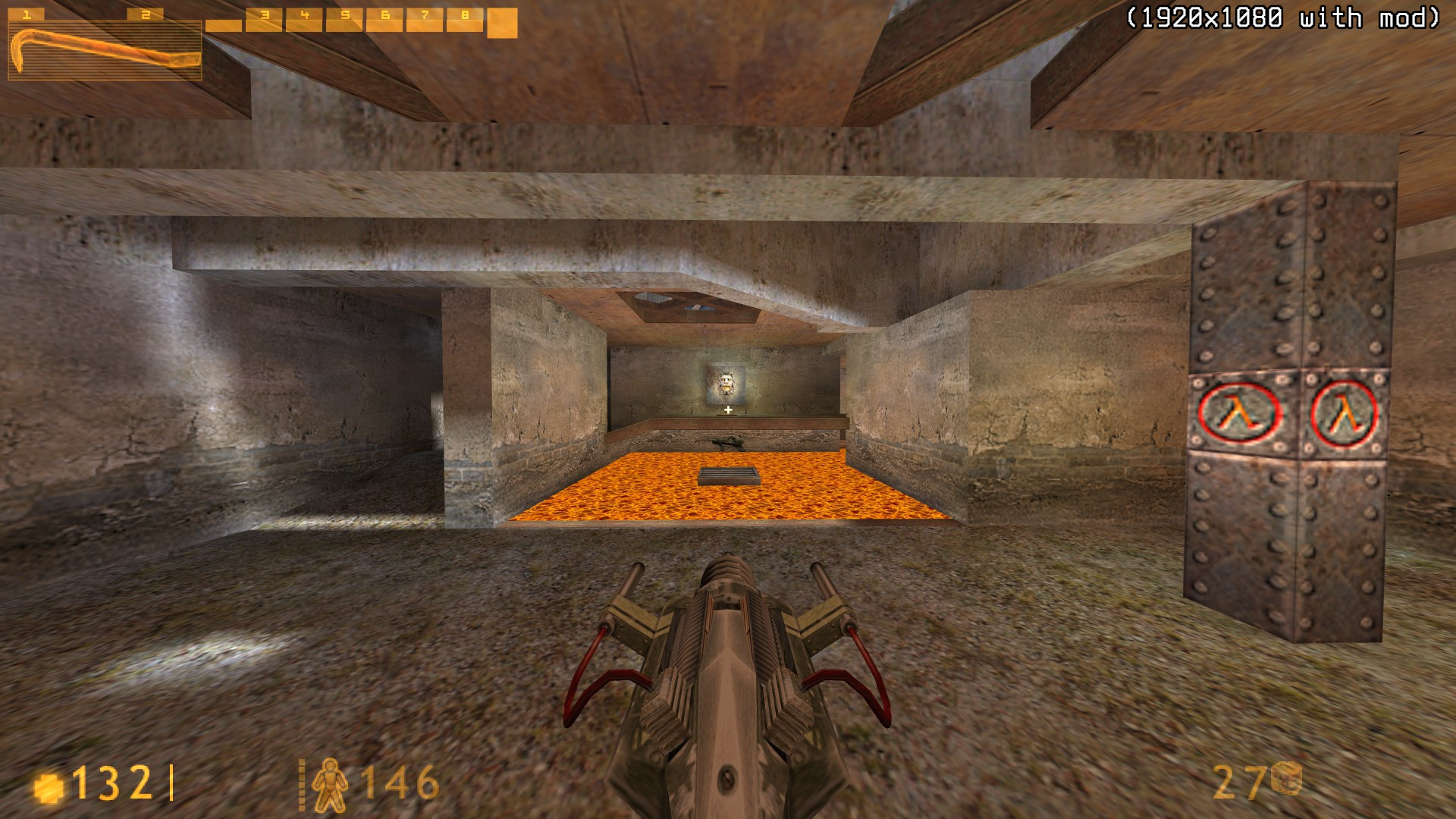
Task: Toggle weapon slot 2 in the HUD
Action: tap(146, 14)
